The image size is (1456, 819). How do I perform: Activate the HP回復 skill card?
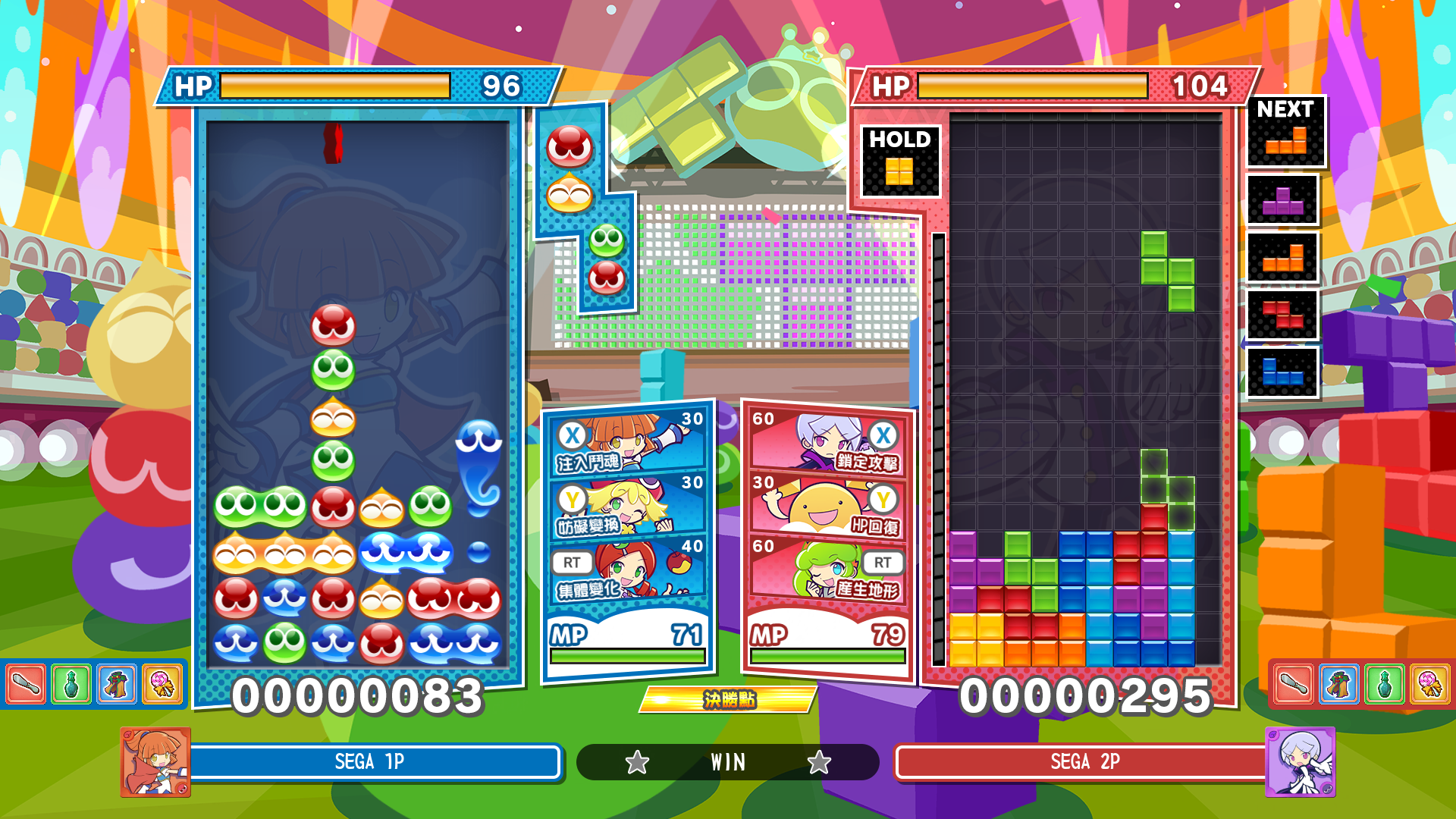click(x=828, y=506)
